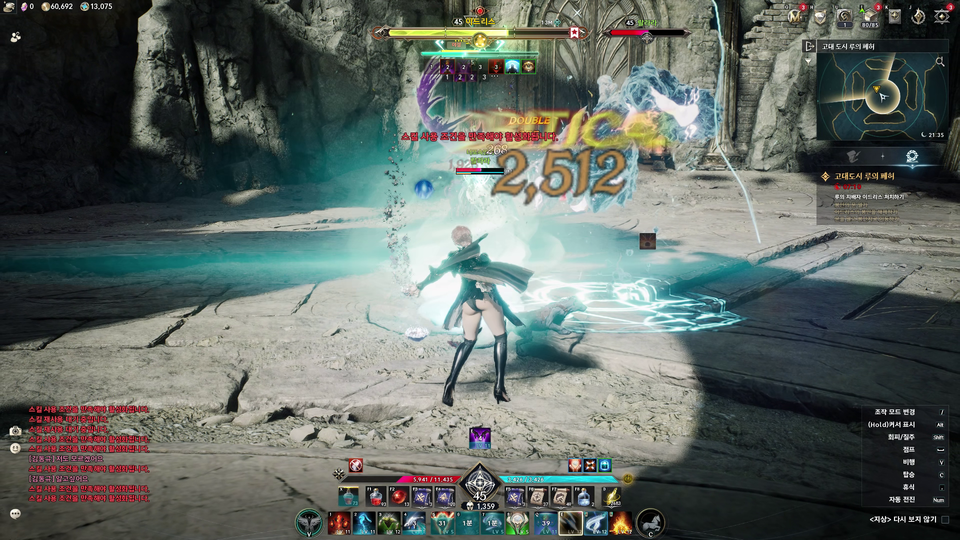Open the paw print pet menu icon
The image size is (960, 540).
click(16, 36)
